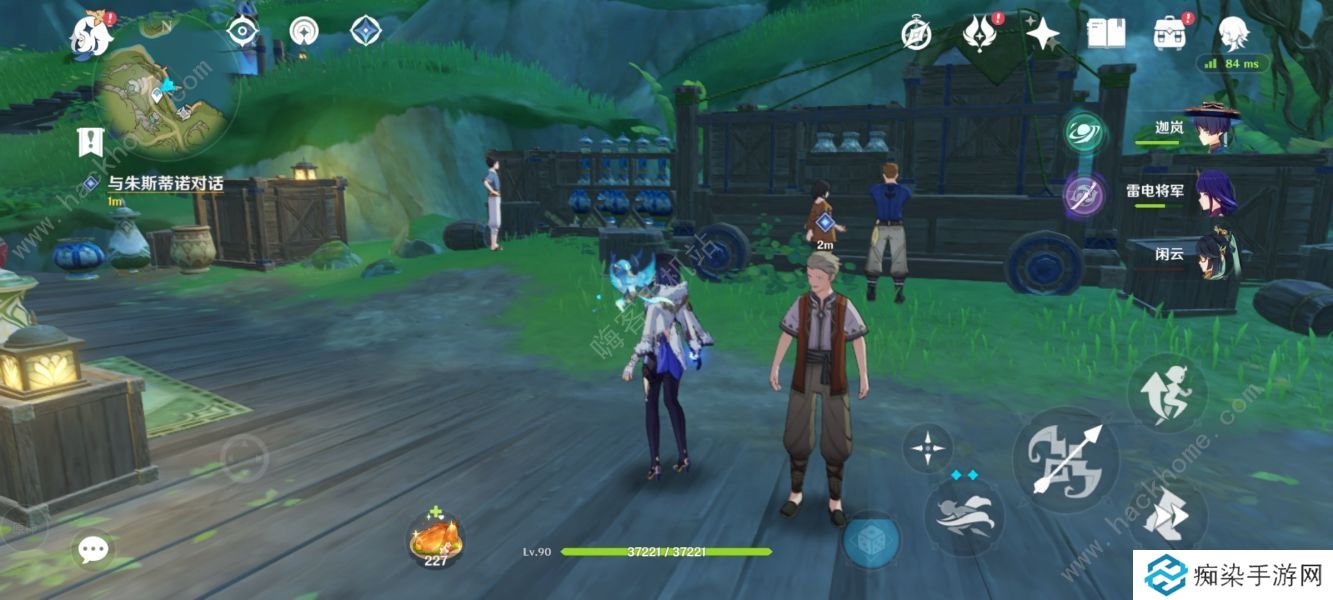Image resolution: width=1333 pixels, height=600 pixels.
Task: Switch to party member 雷电将军
Action: click(x=1210, y=190)
